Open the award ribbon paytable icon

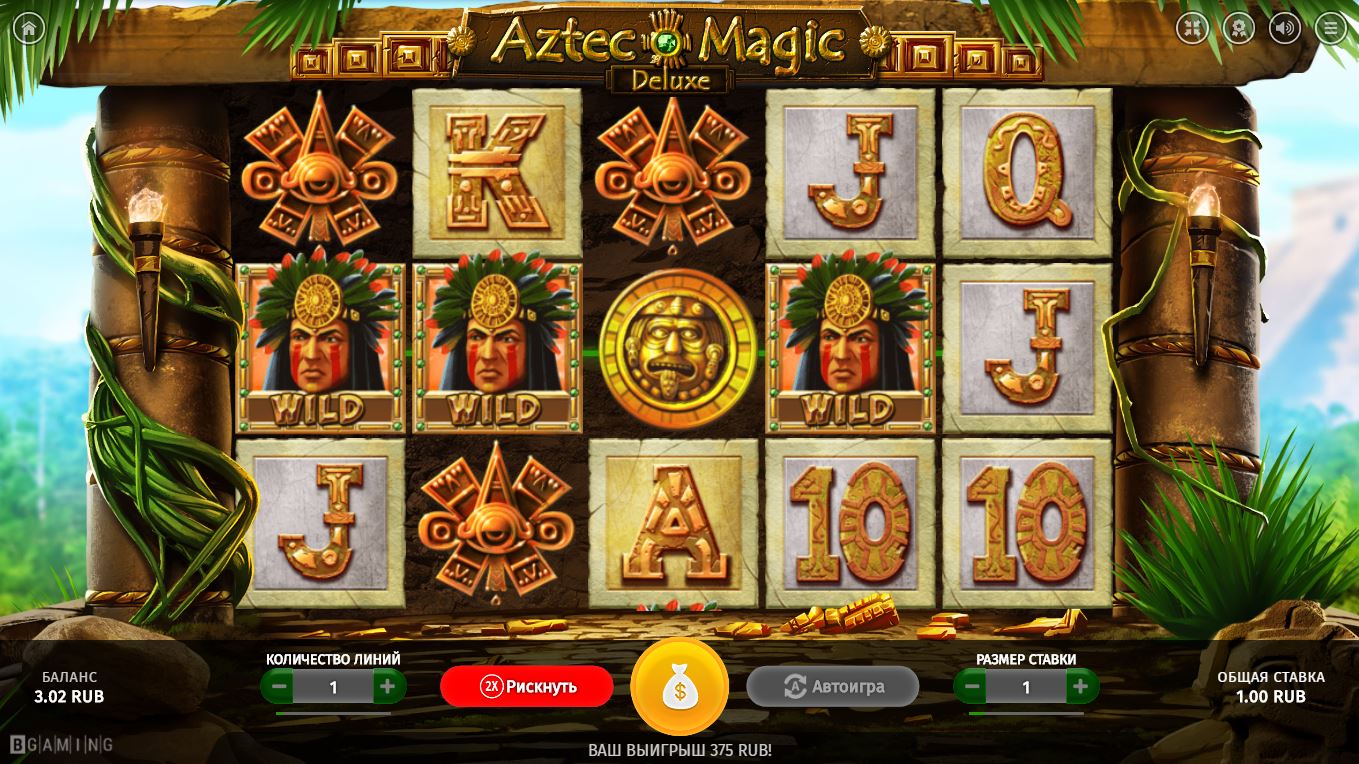1239,28
